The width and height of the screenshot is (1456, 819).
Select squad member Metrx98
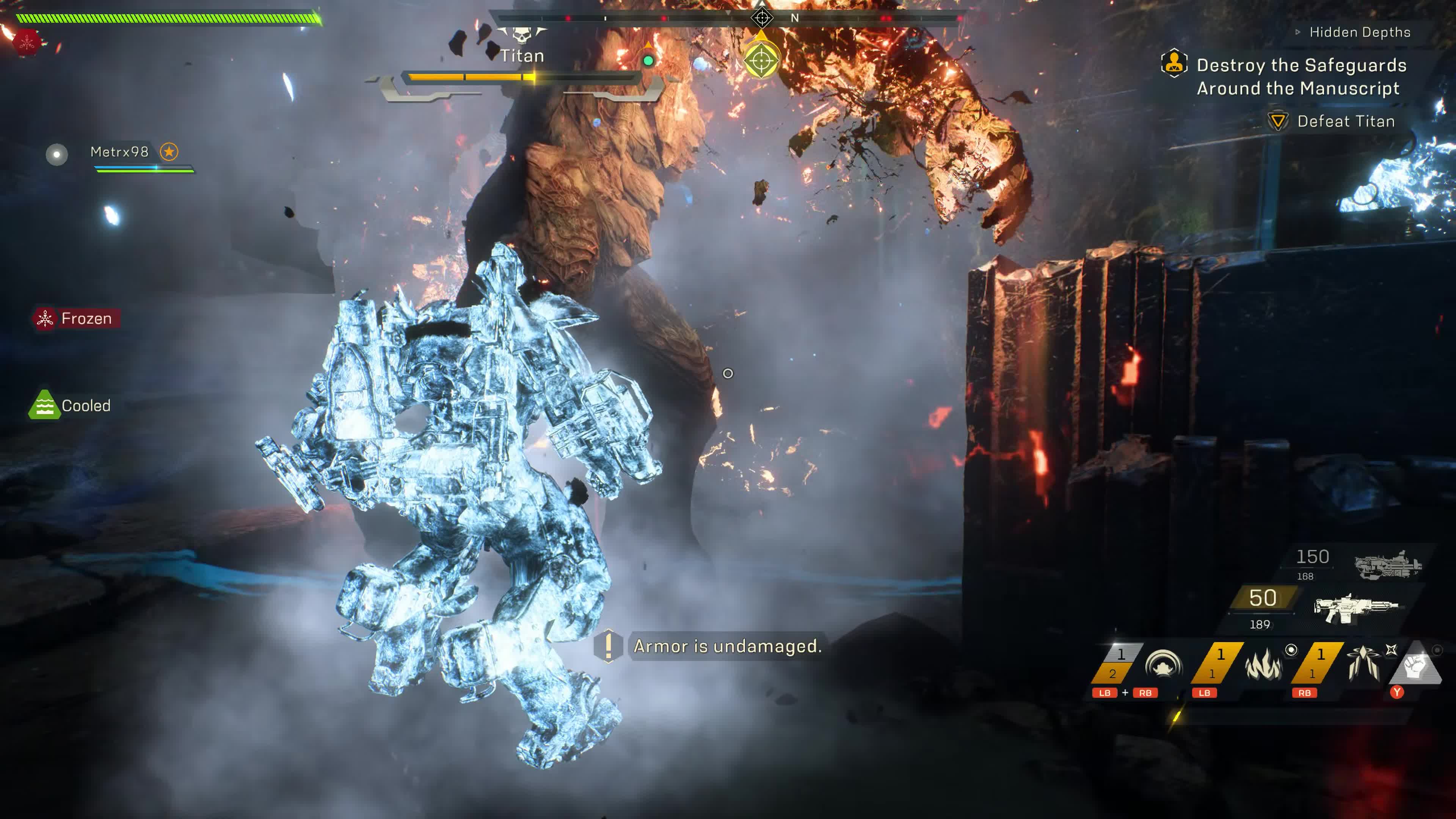(119, 152)
